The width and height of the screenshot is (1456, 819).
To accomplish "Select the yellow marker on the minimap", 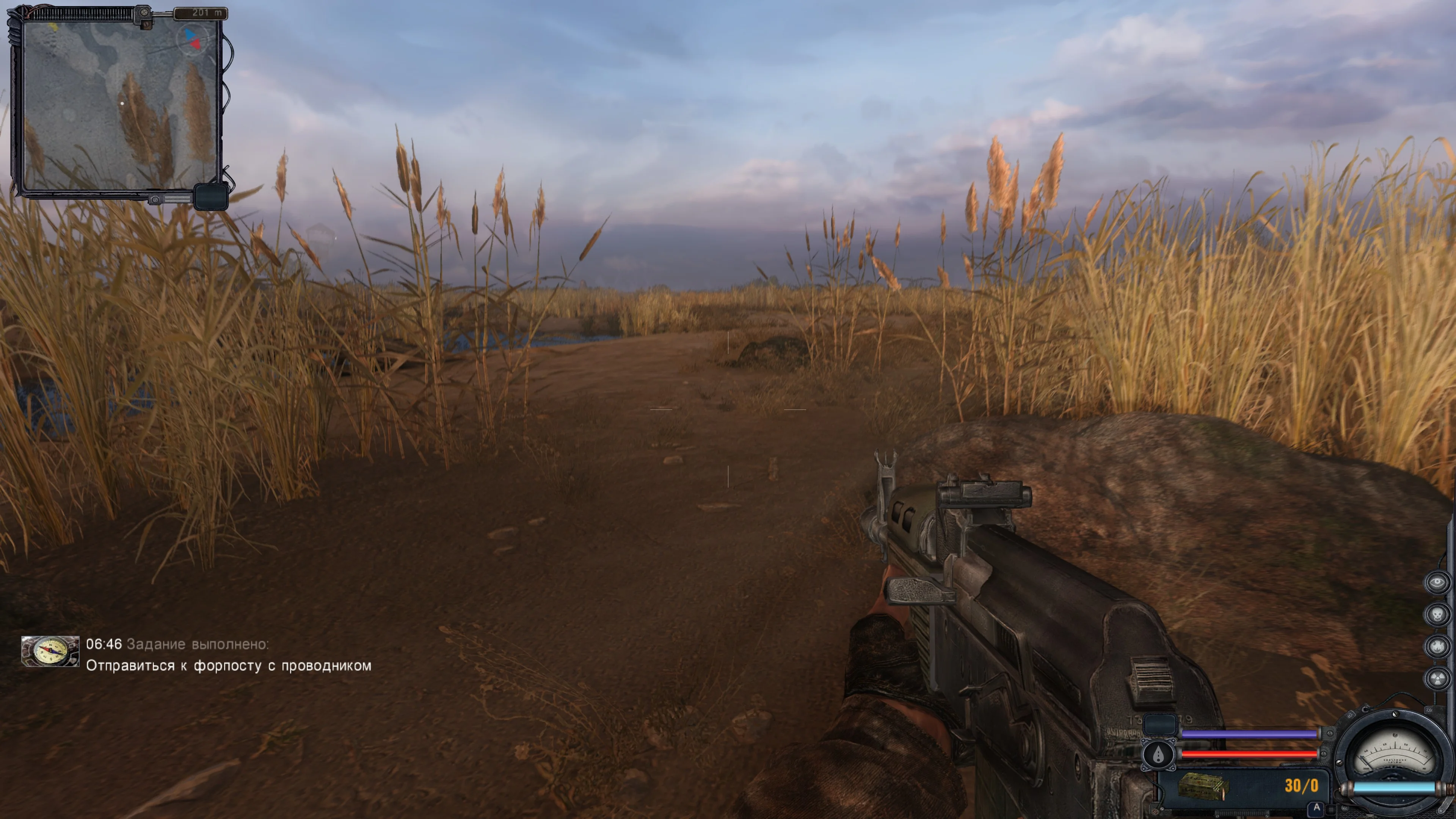I will coord(54,27).
